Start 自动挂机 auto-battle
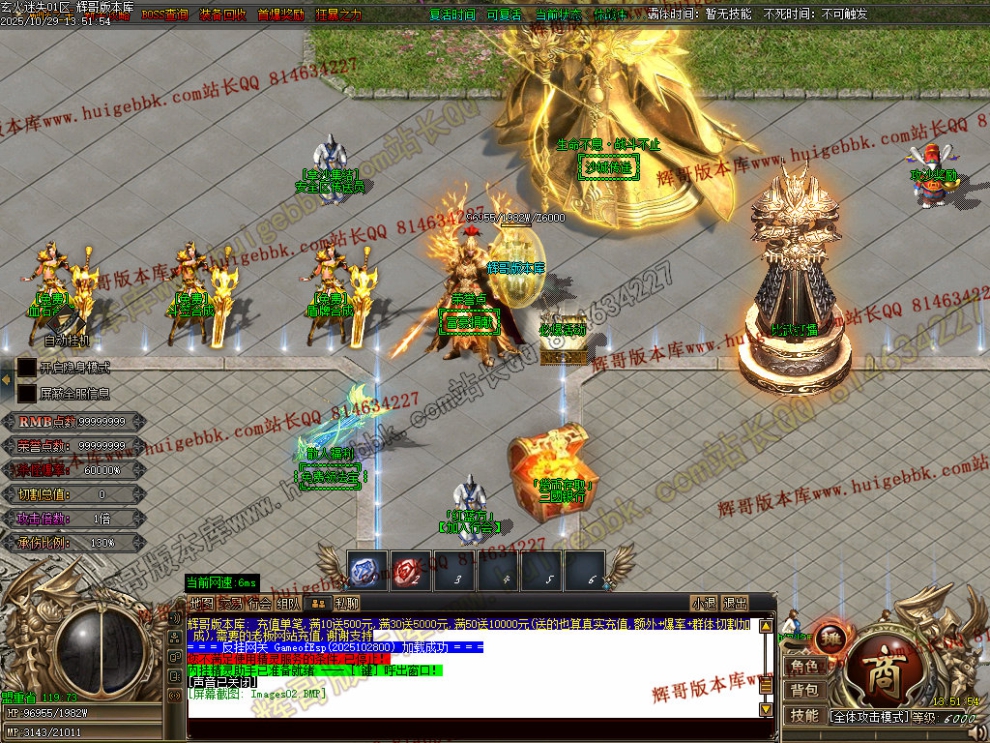Viewport: 990px width, 743px height. pyautogui.click(x=67, y=340)
